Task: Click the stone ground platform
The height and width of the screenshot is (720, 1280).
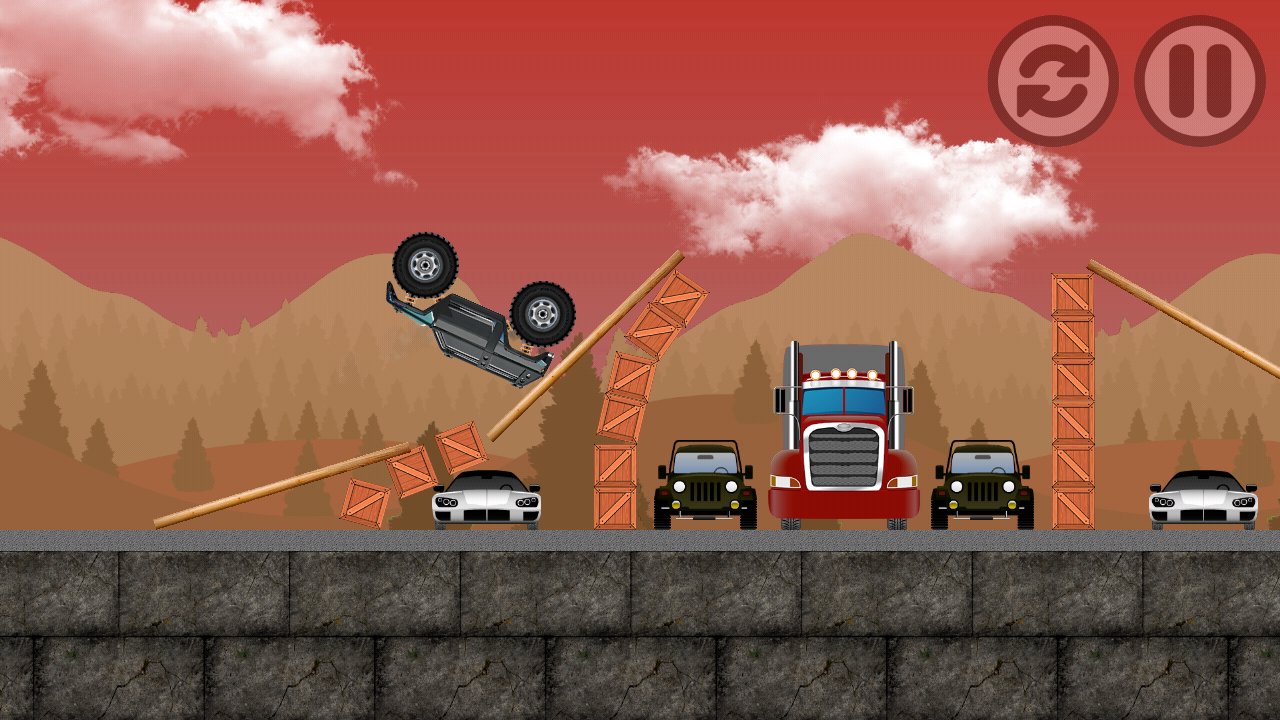Action: [640, 630]
